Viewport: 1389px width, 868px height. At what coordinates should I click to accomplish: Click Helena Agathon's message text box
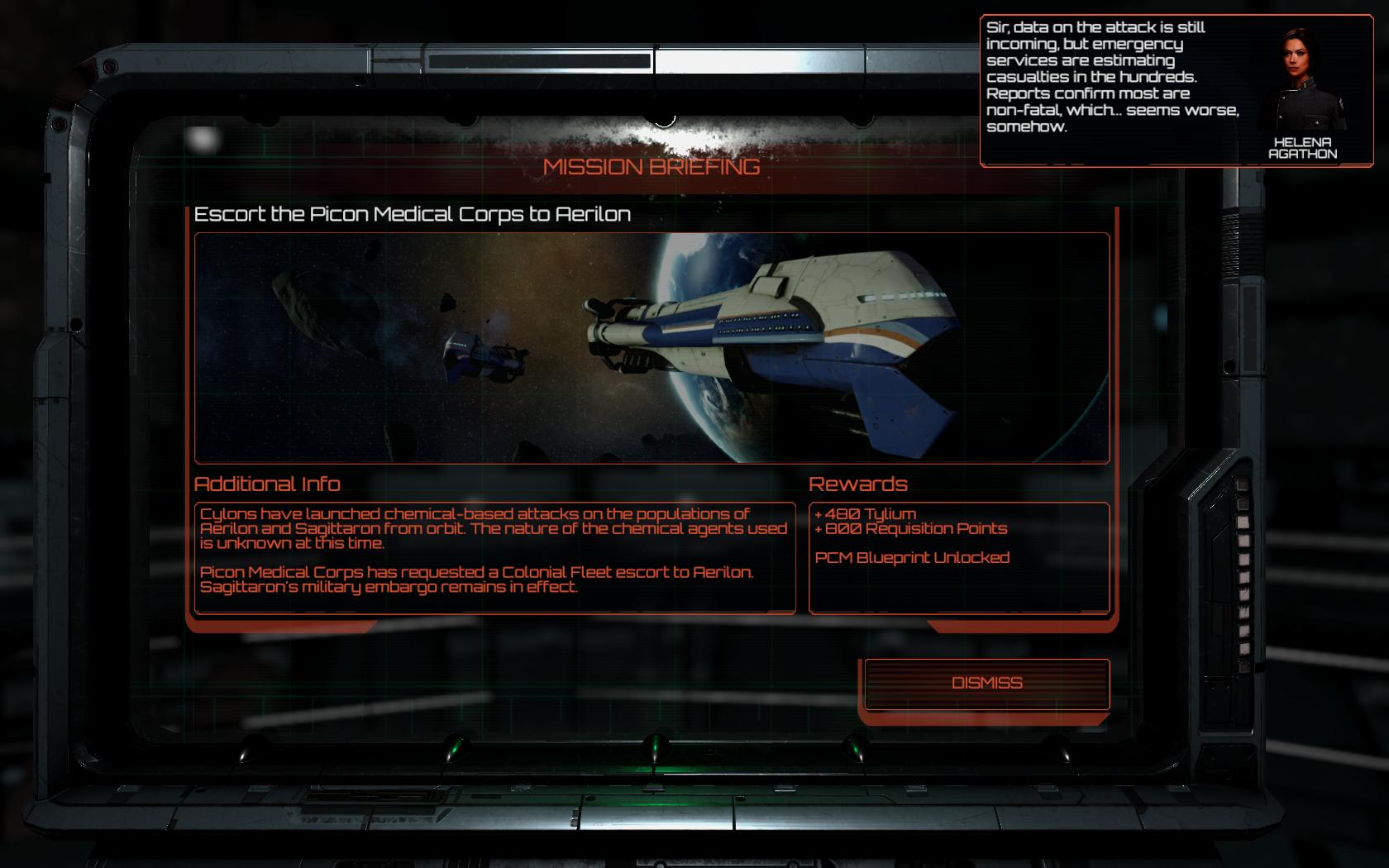tap(1112, 79)
